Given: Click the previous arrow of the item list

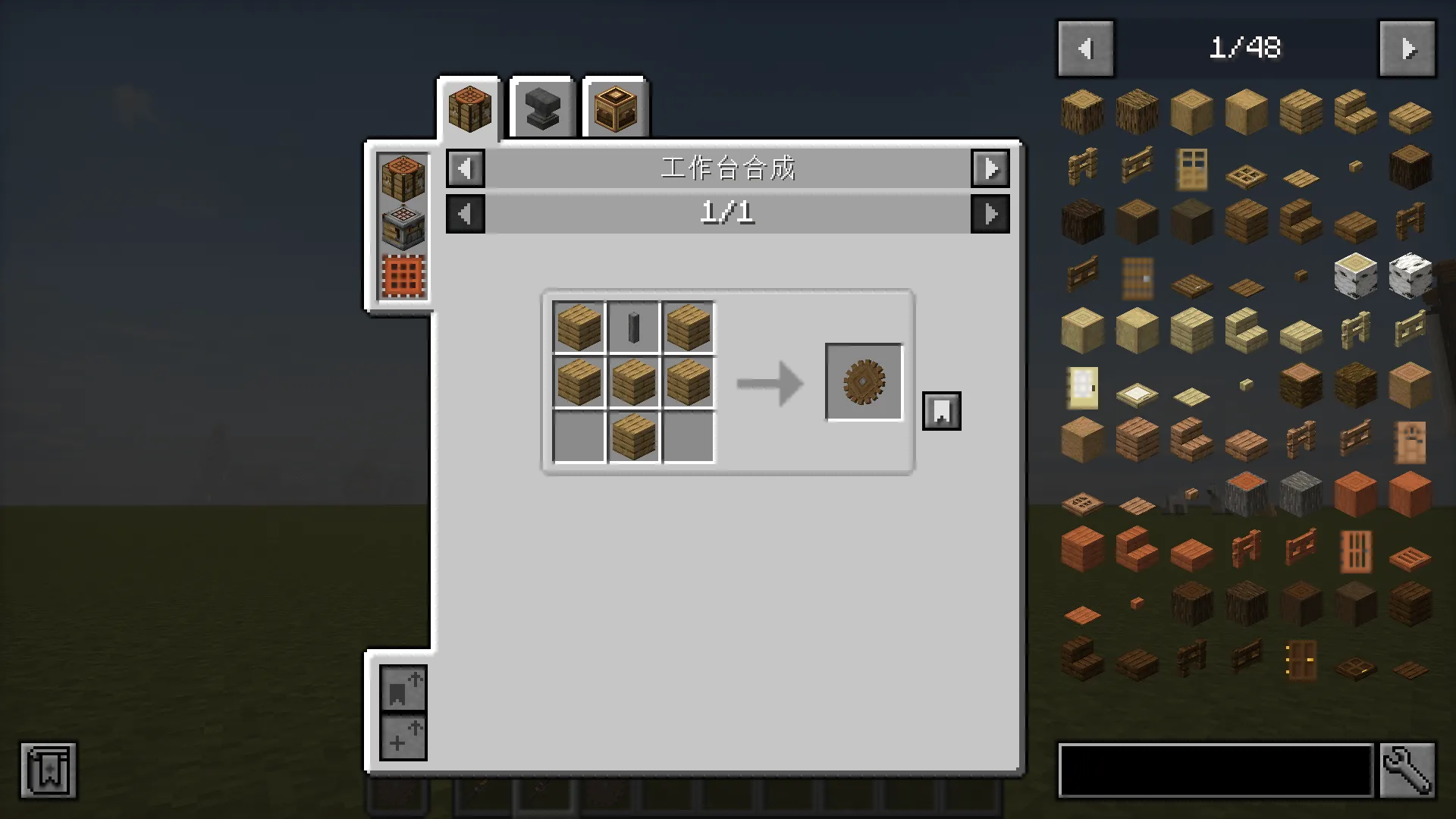Looking at the screenshot, I should pos(1084,48).
